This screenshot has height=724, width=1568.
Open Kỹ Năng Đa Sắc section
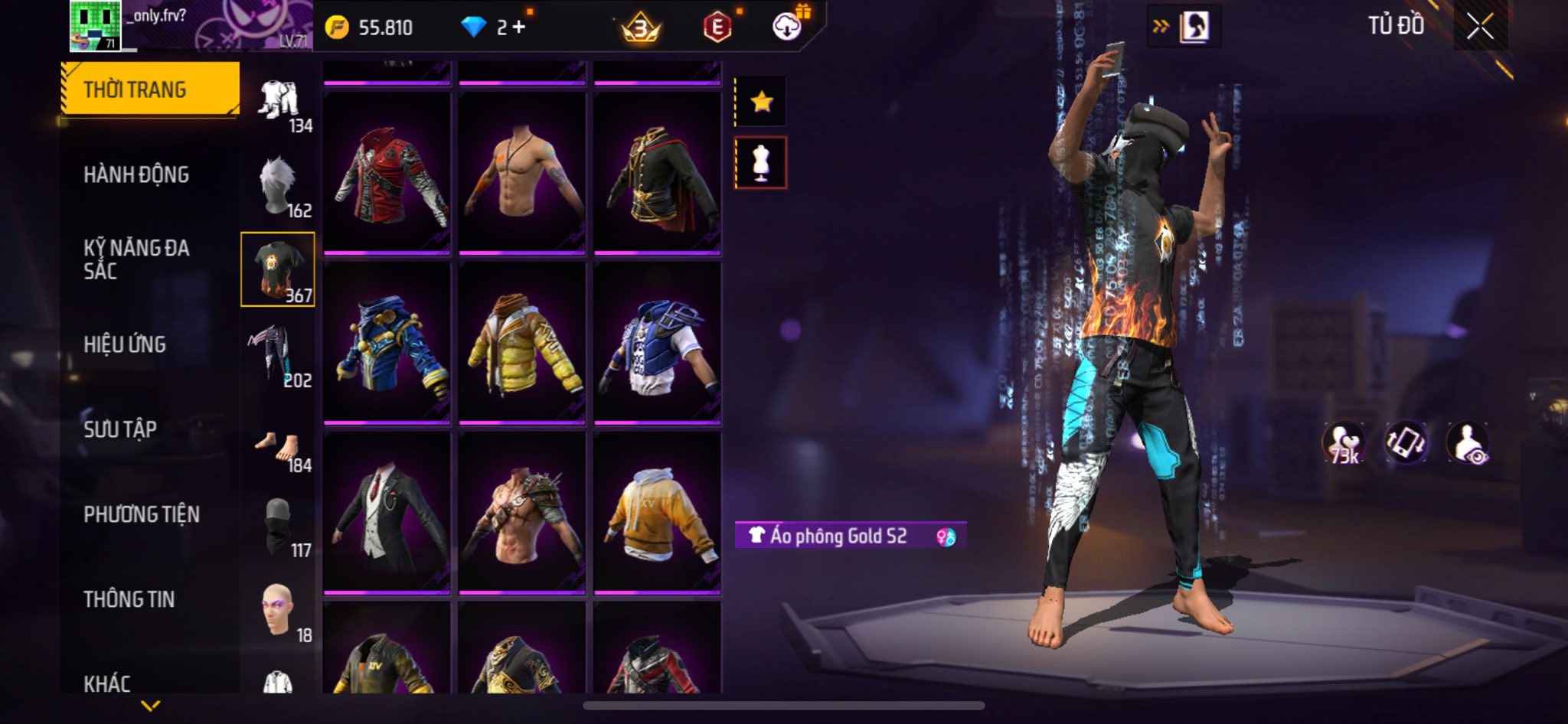click(136, 259)
